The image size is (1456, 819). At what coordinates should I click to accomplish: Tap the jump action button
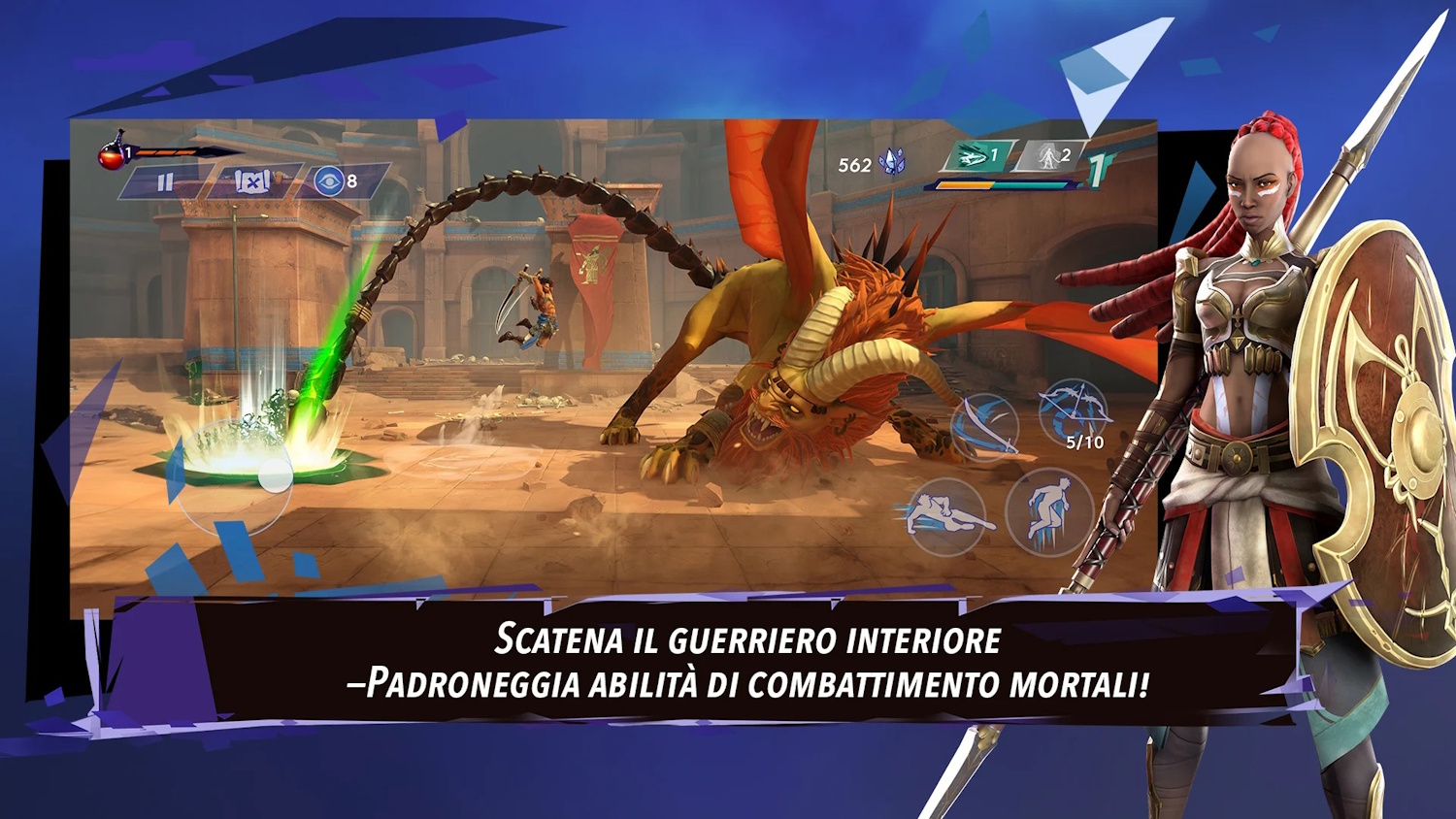[1048, 509]
